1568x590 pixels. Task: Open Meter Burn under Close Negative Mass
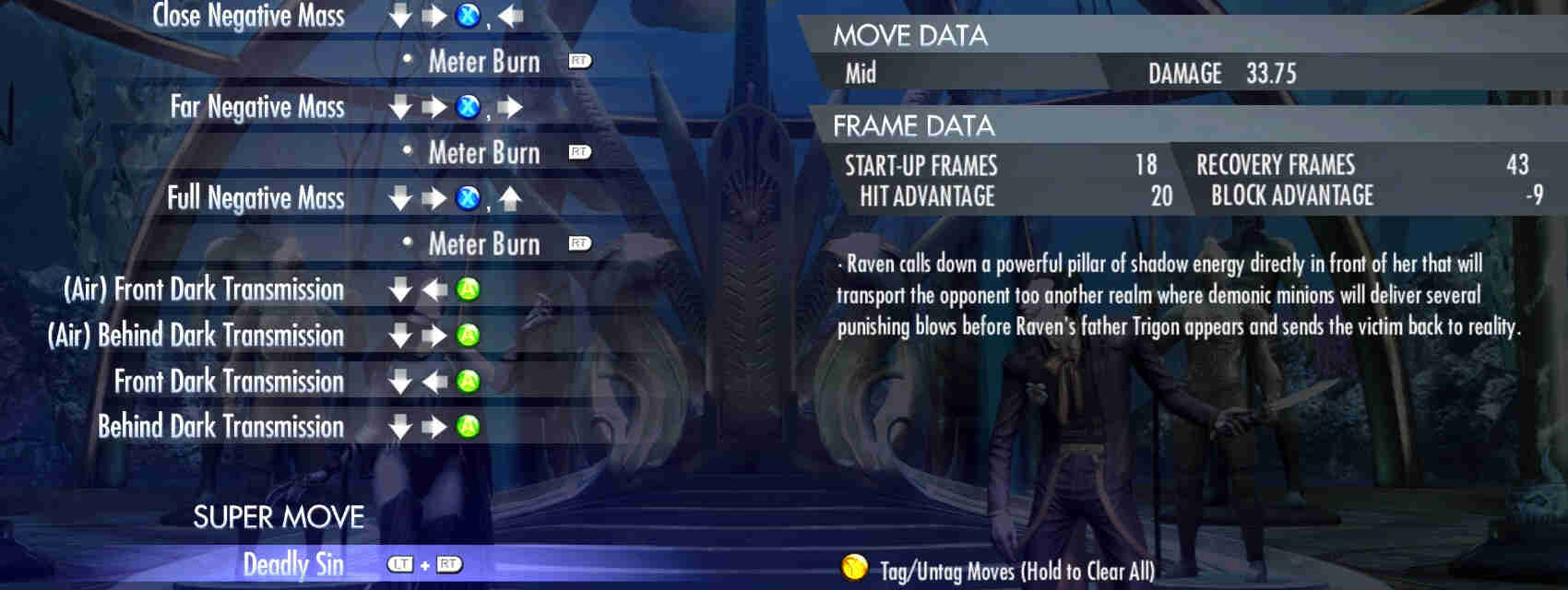[x=484, y=62]
